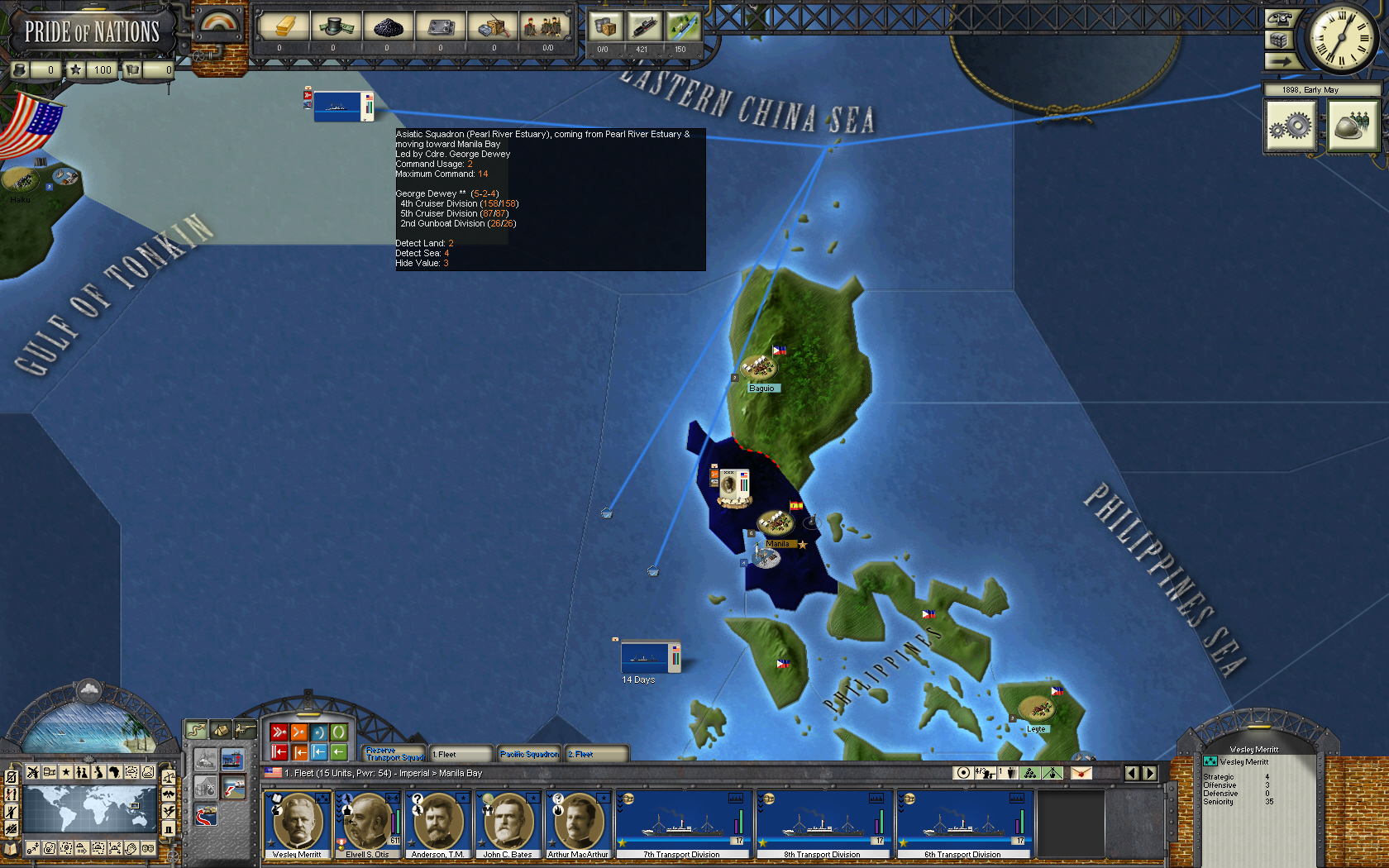Click the Africa map filter icon above the minimap
Viewport: 1389px width, 868px height.
[114, 772]
